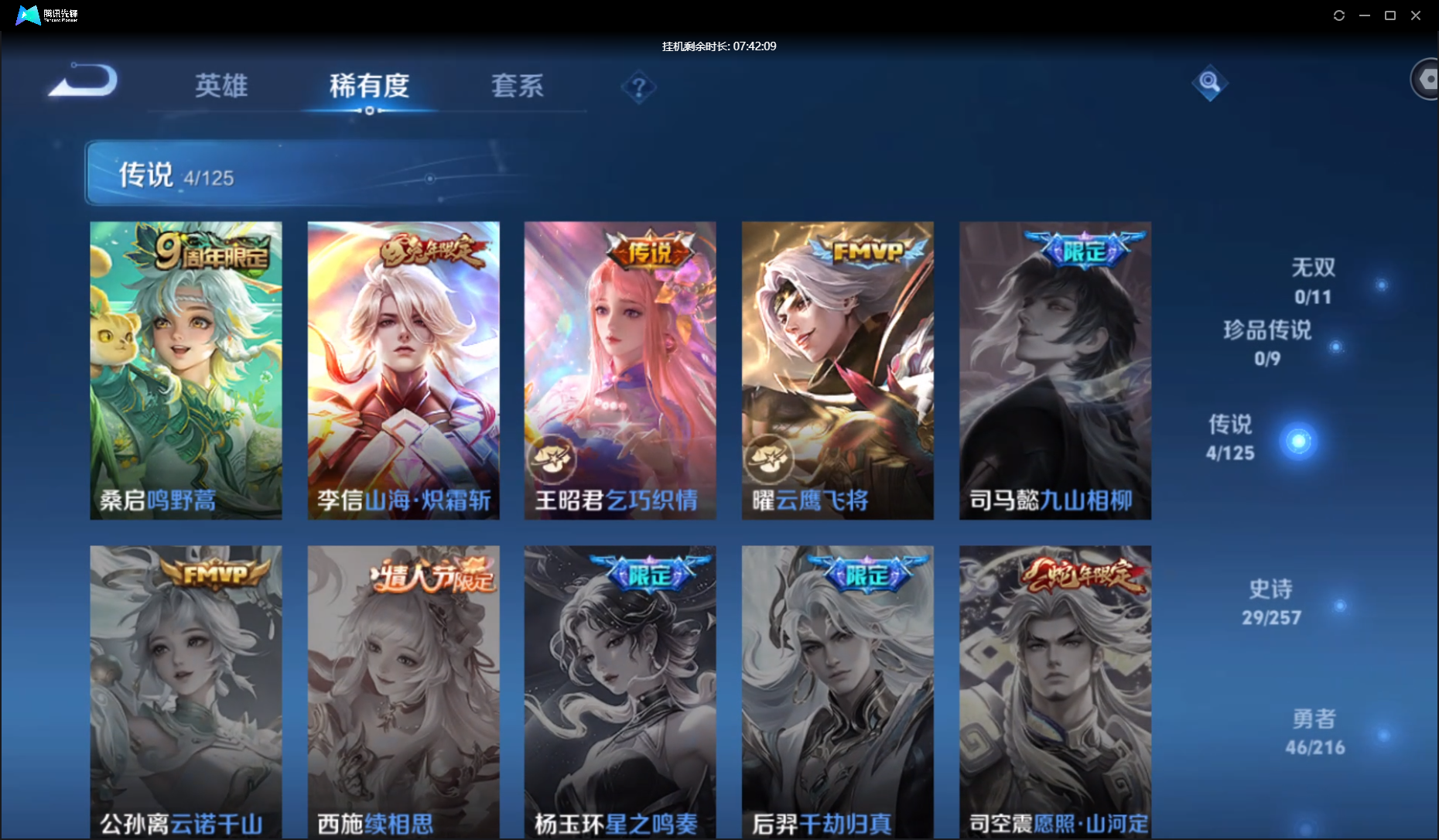This screenshot has height=840, width=1439.
Task: Jump to 珍品传说 rarity section
Action: point(1267,343)
